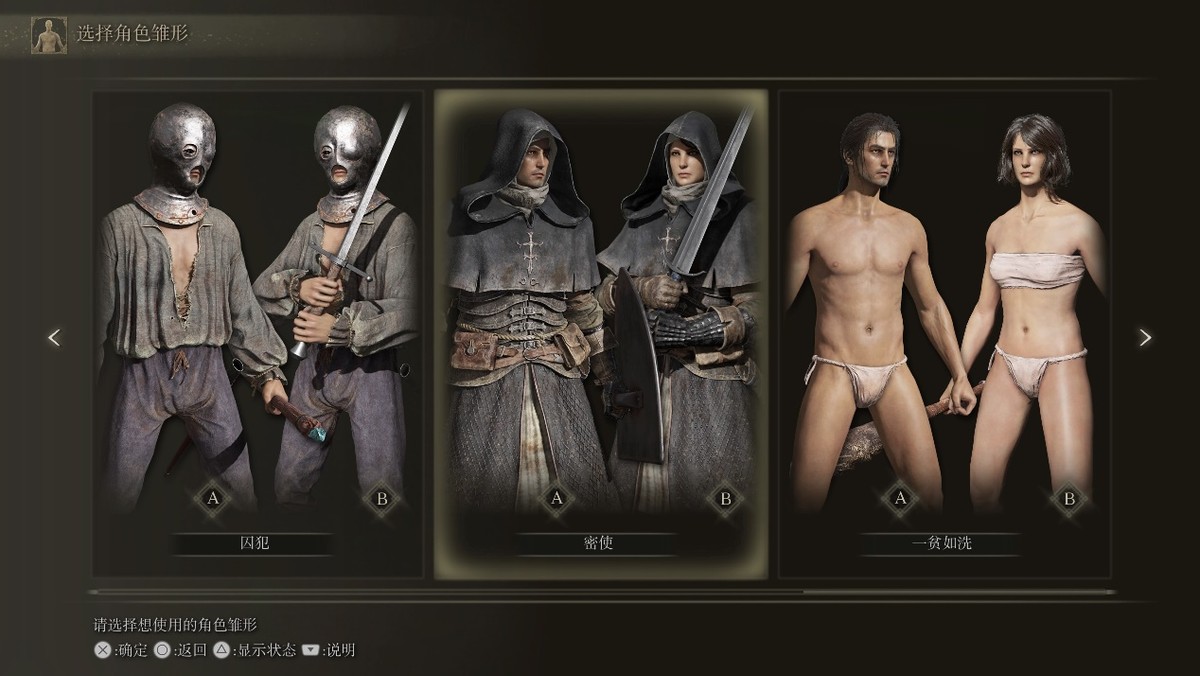This screenshot has width=1200, height=676.
Task: Show previous classes with the left arrow
Action: (54, 338)
